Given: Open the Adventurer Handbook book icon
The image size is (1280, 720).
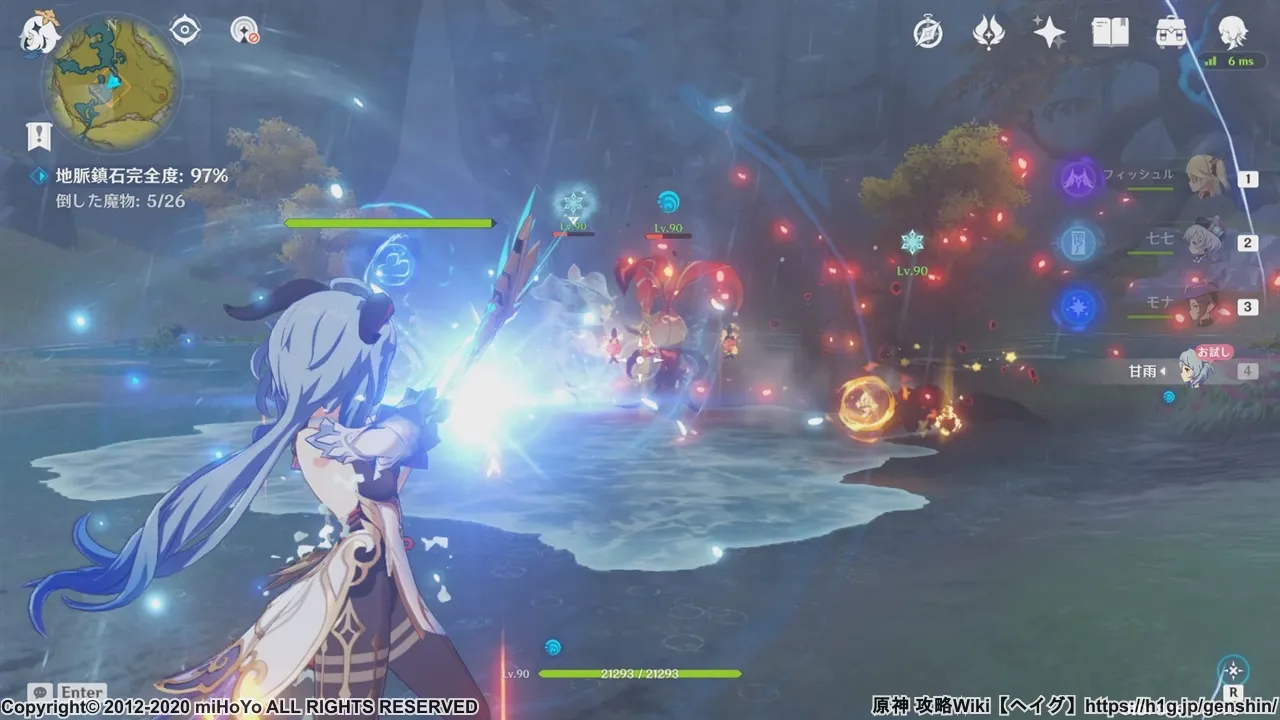Looking at the screenshot, I should click(1110, 33).
